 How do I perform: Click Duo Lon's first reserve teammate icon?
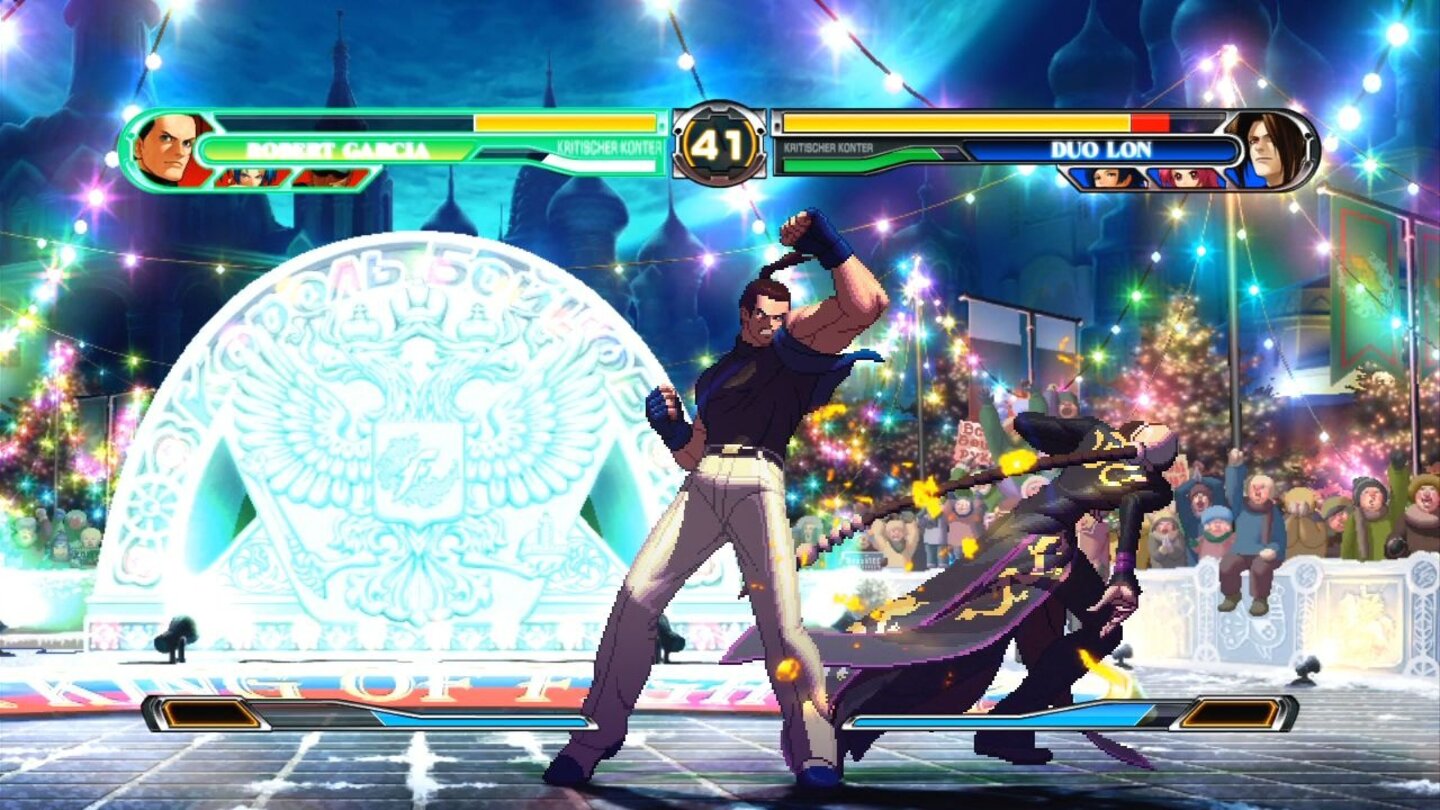click(1108, 176)
